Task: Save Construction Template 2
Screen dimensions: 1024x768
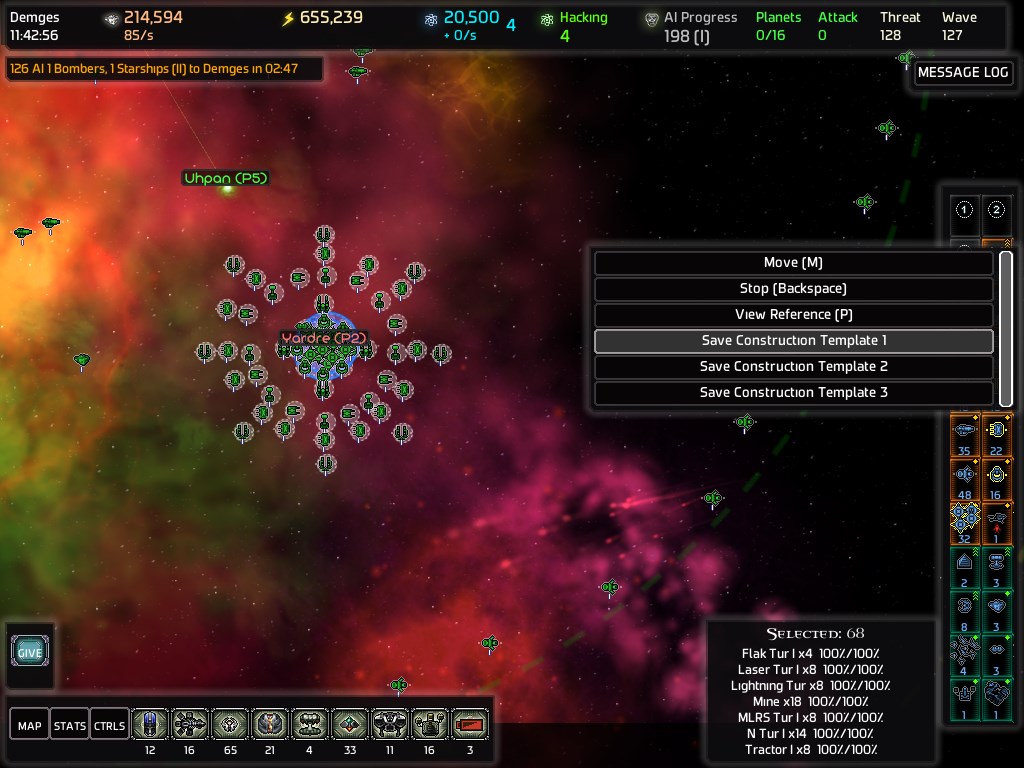Action: (x=793, y=367)
